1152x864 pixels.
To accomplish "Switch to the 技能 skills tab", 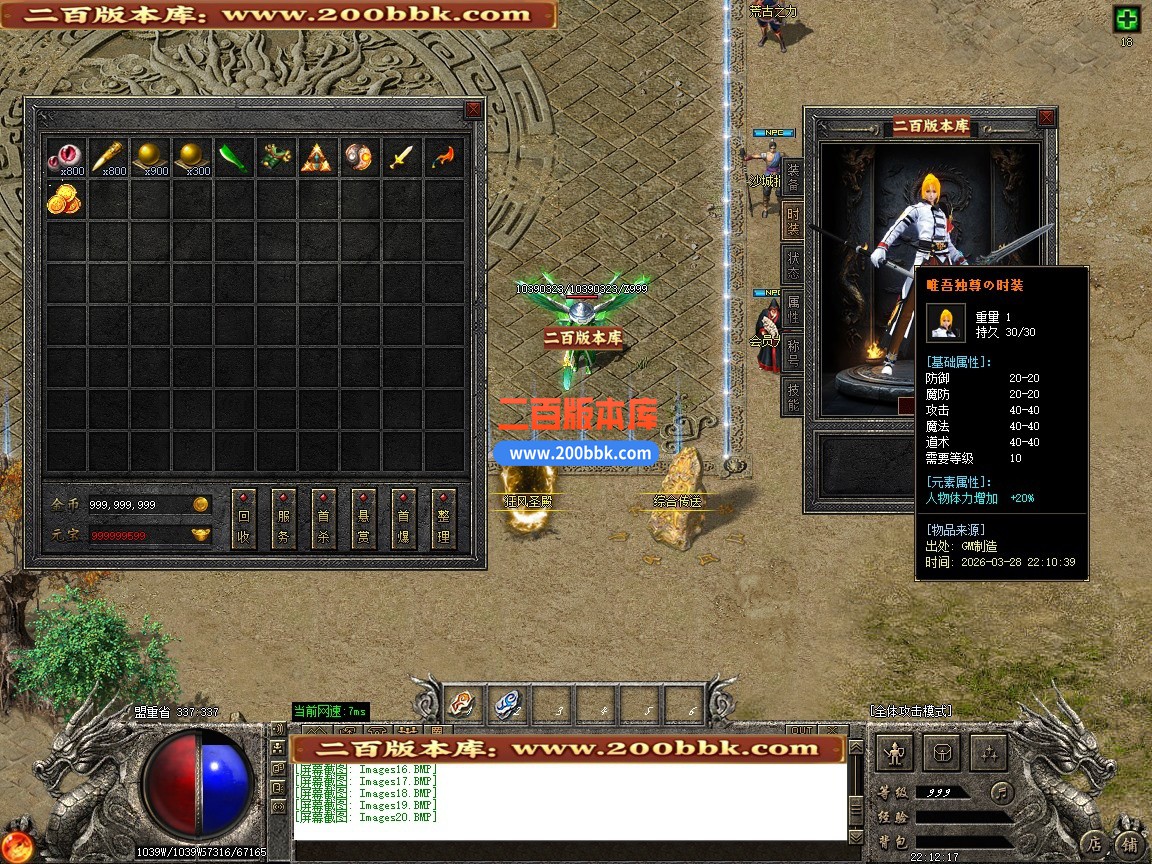I will click(x=792, y=397).
